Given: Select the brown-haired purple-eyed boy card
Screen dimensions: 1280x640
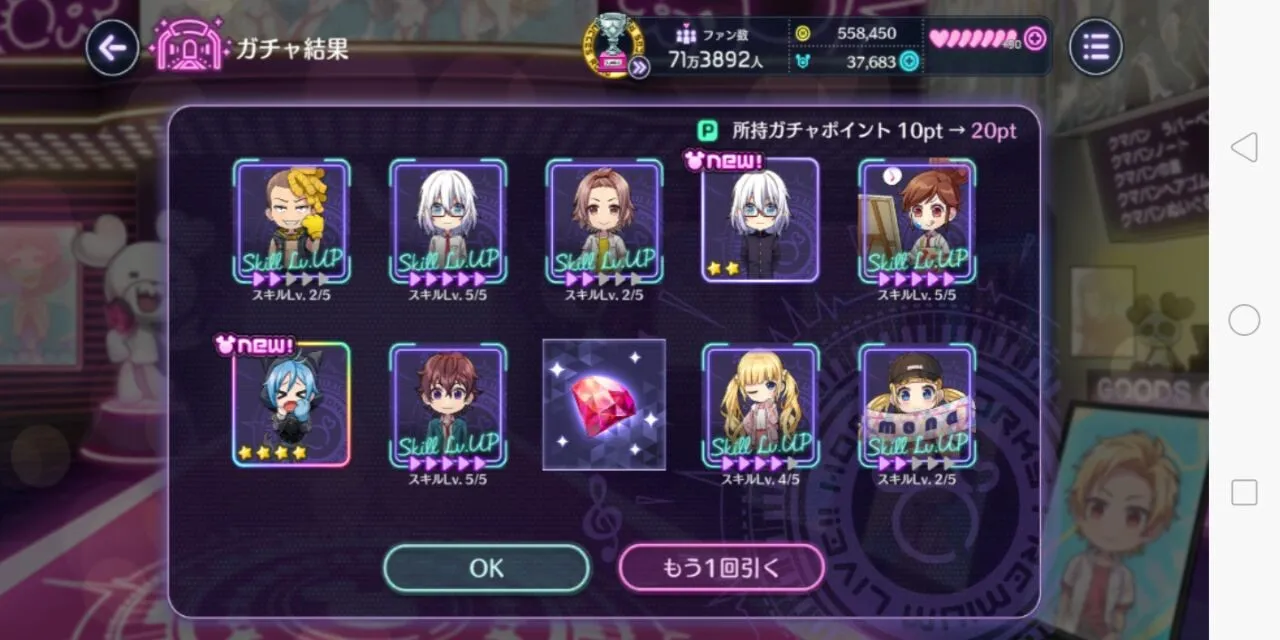Looking at the screenshot, I should (448, 405).
